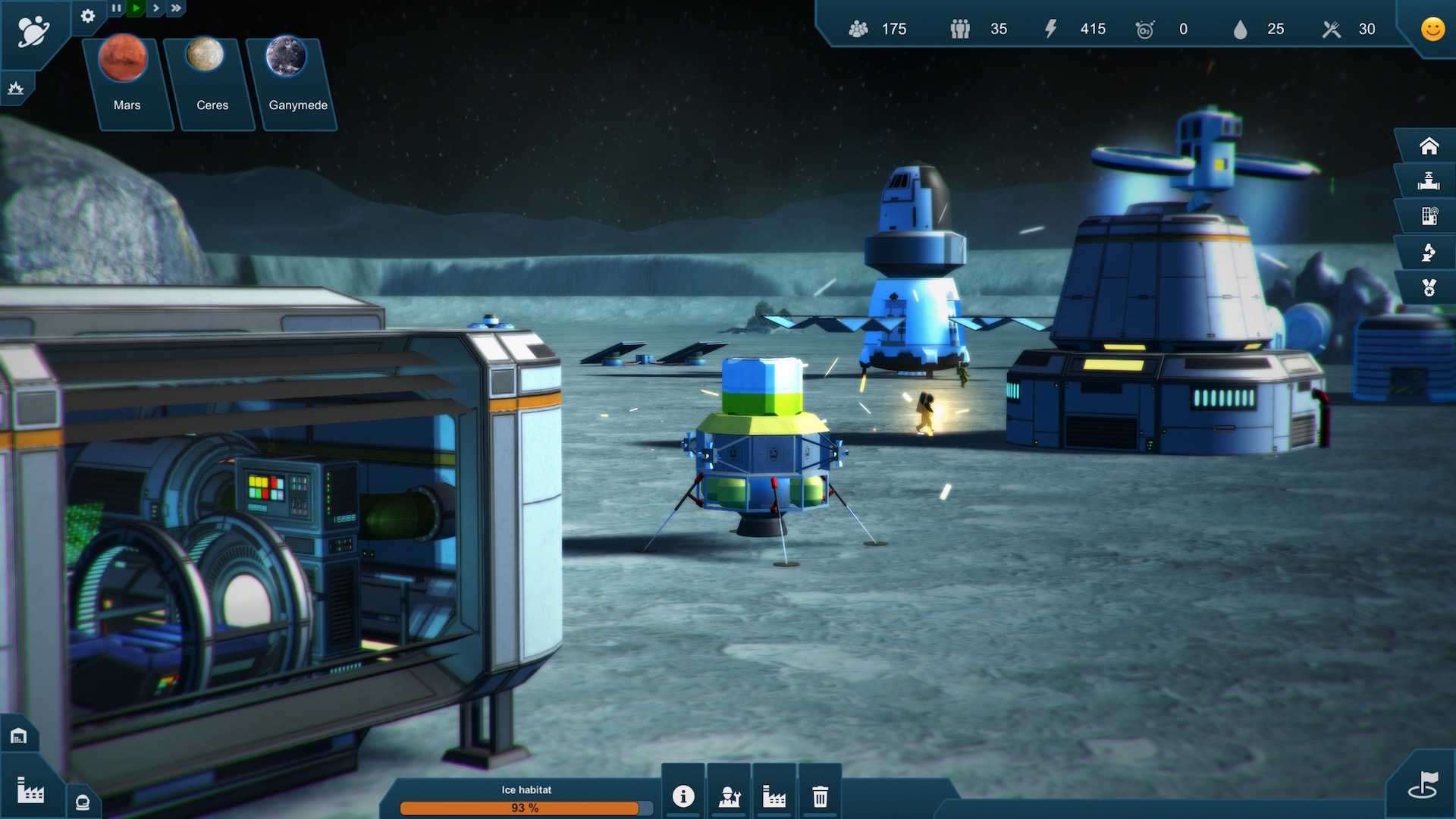Open the settings gear menu
The height and width of the screenshot is (819, 1456).
pos(88,17)
